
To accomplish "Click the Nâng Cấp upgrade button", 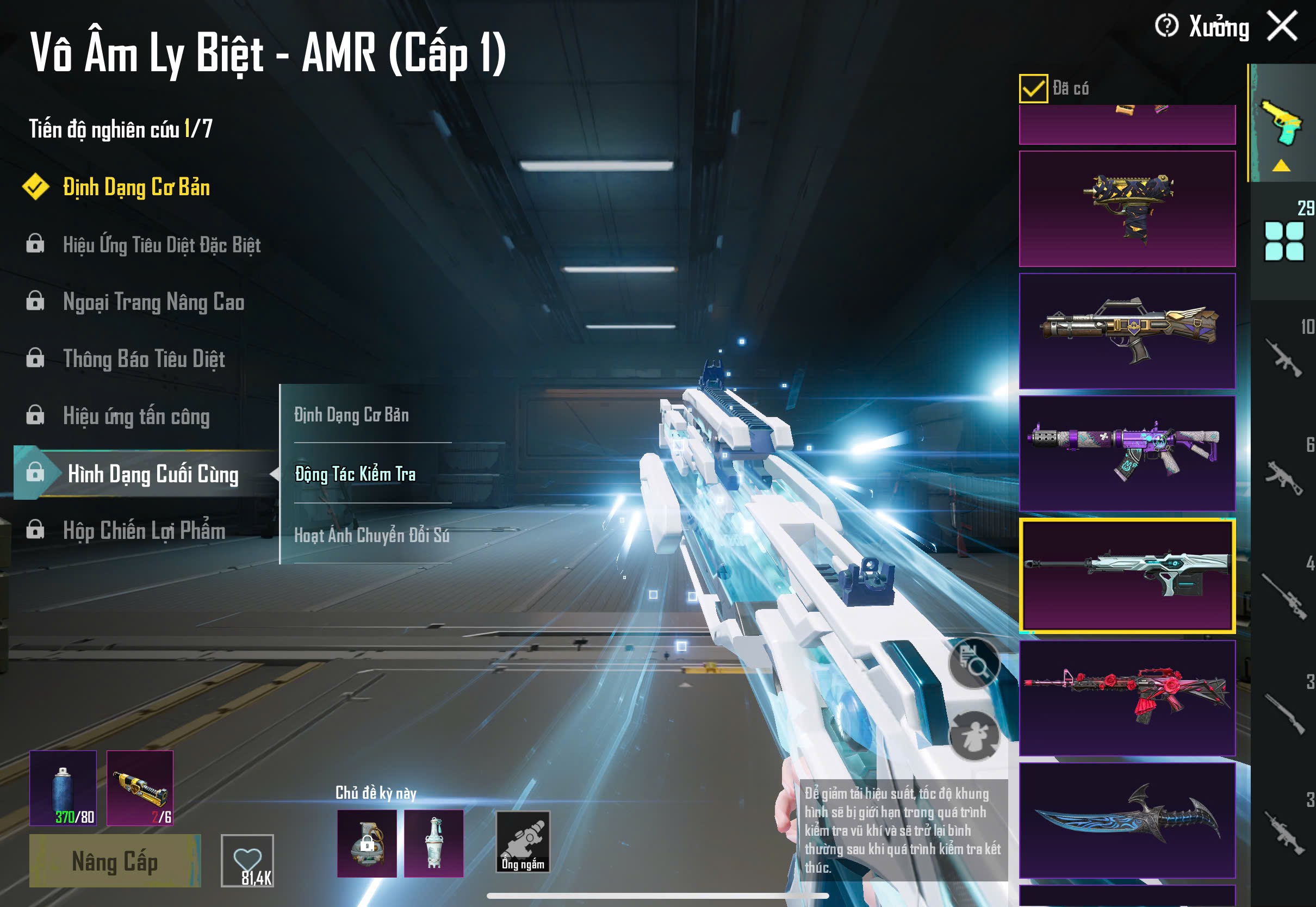I will (115, 861).
